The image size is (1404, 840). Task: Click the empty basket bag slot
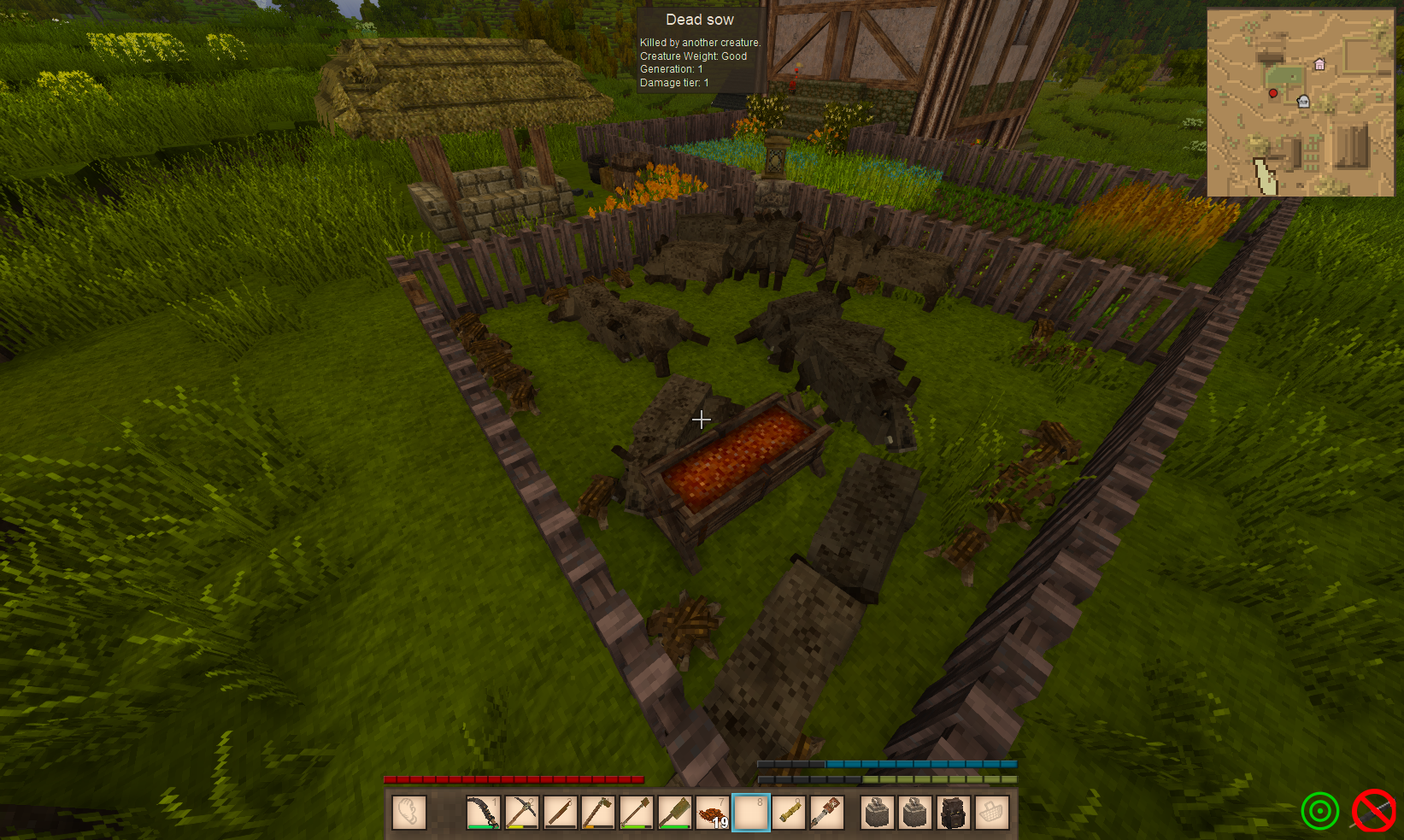pos(991,813)
